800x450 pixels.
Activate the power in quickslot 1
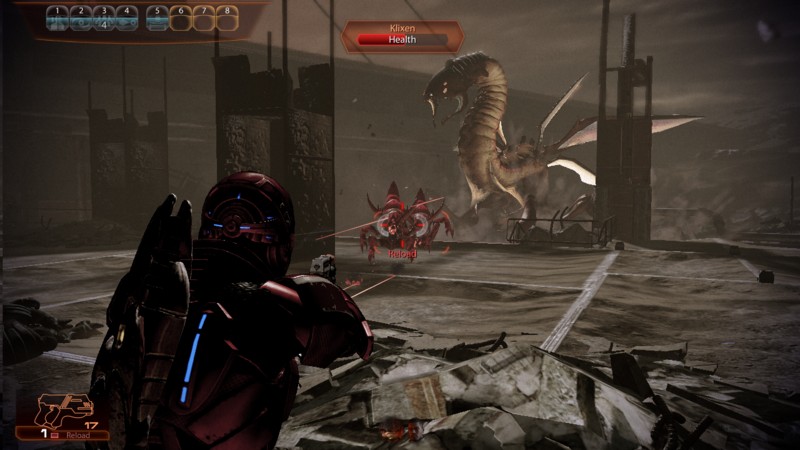57,18
